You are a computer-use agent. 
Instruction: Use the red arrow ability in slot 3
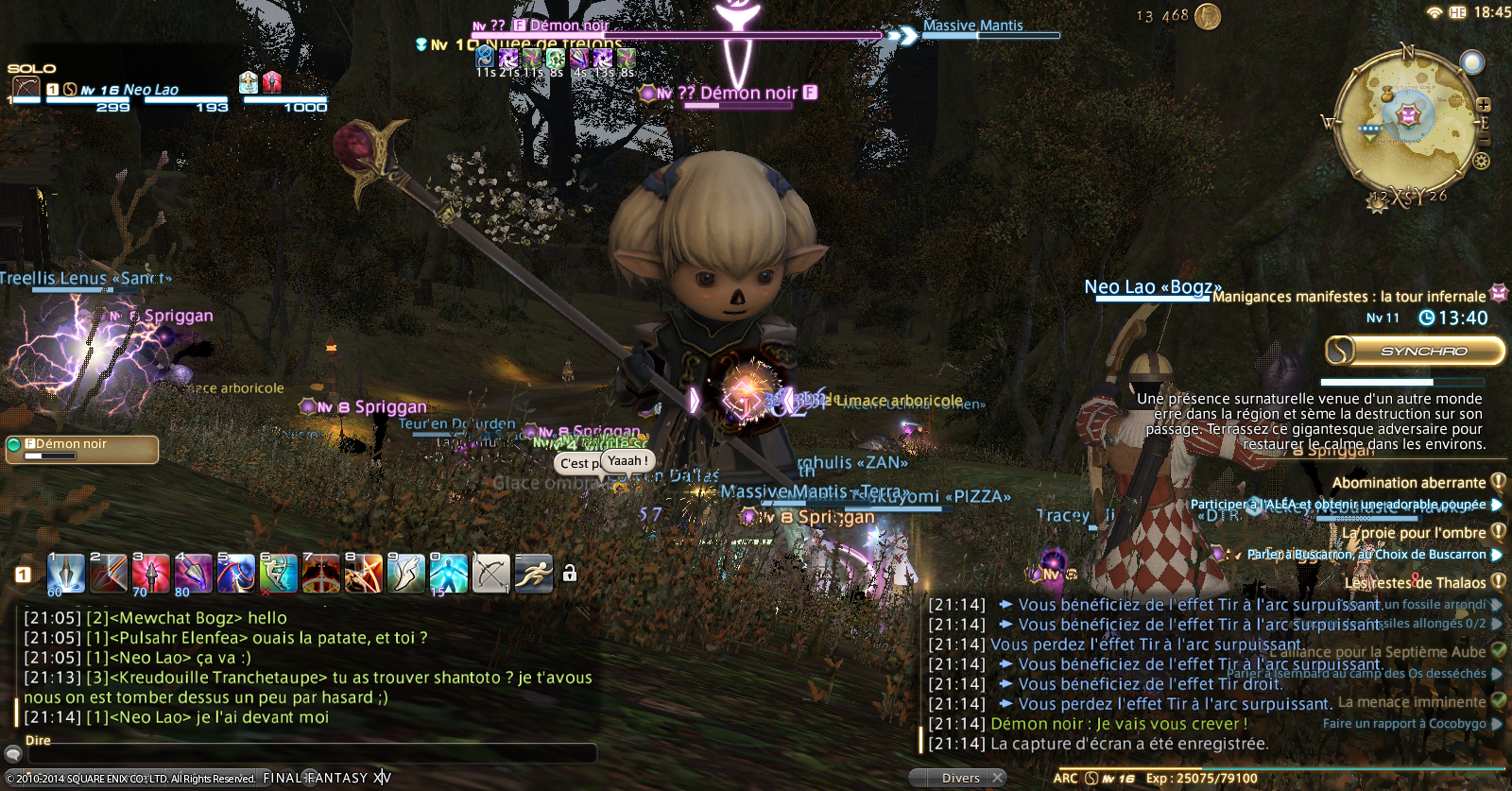tap(151, 574)
